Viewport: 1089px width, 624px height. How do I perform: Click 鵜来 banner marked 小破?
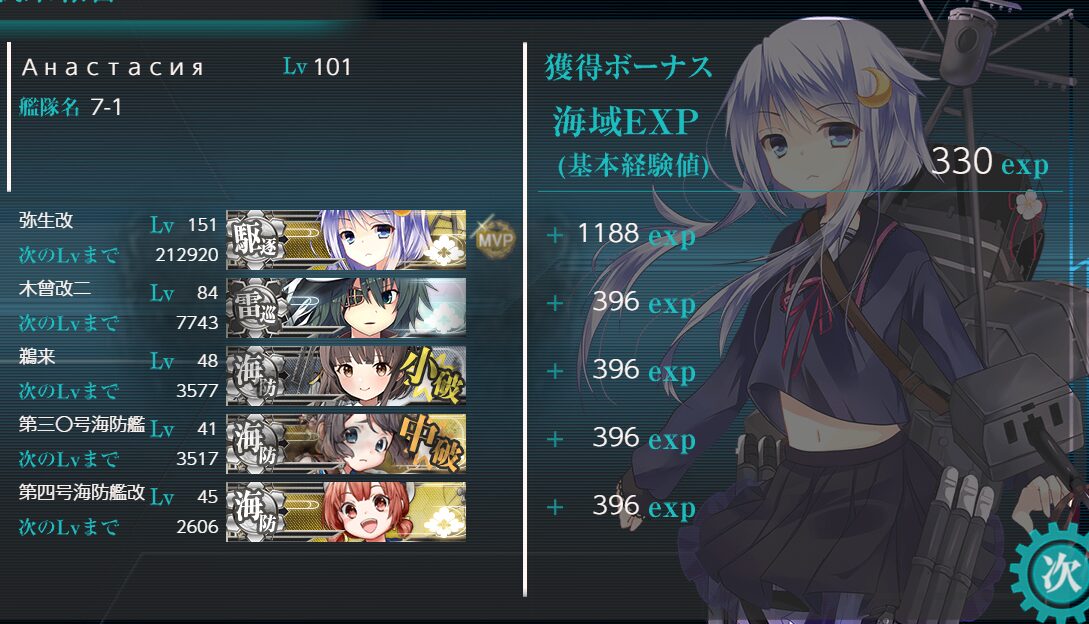click(346, 375)
